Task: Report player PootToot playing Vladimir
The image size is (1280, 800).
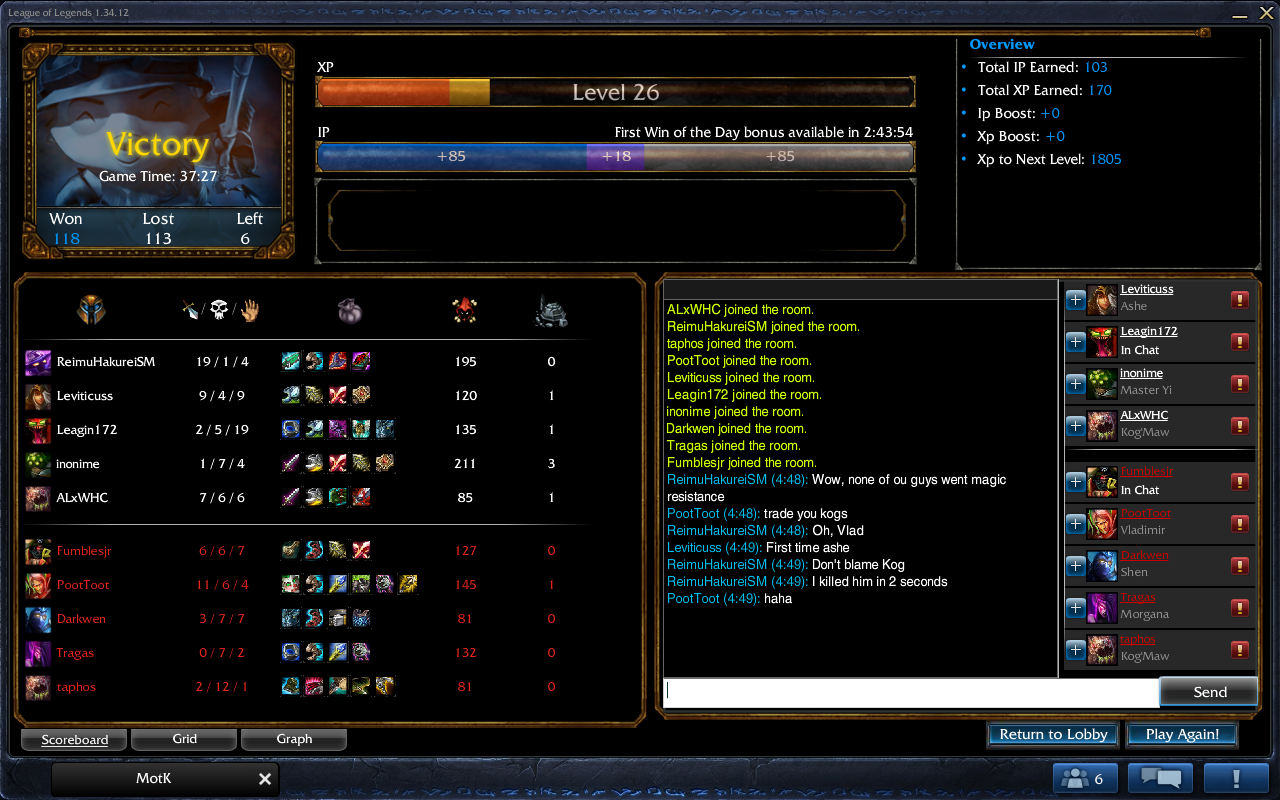Action: click(x=1240, y=523)
